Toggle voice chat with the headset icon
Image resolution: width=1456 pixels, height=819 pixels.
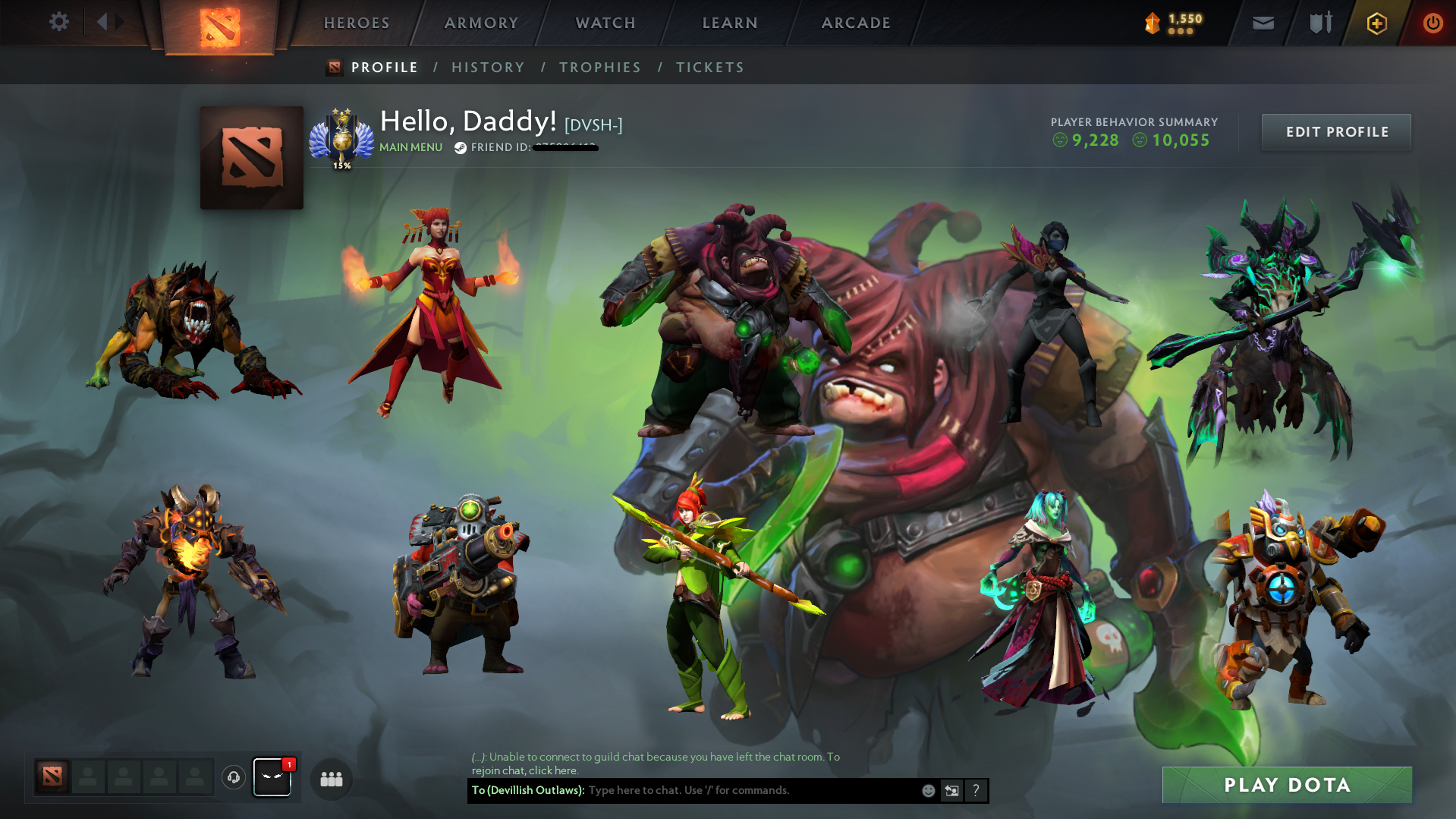233,778
